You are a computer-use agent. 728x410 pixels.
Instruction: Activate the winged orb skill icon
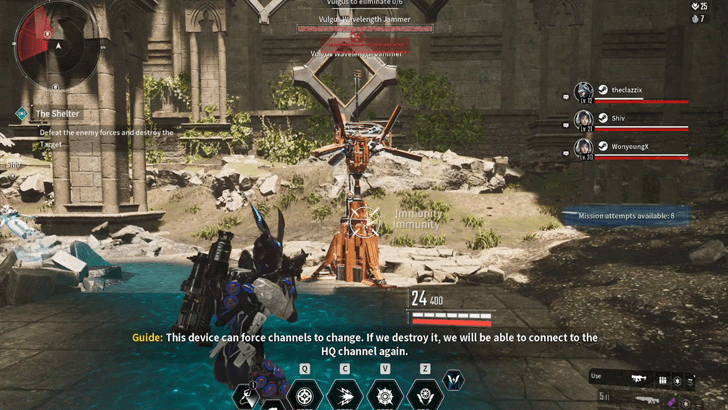click(x=425, y=395)
